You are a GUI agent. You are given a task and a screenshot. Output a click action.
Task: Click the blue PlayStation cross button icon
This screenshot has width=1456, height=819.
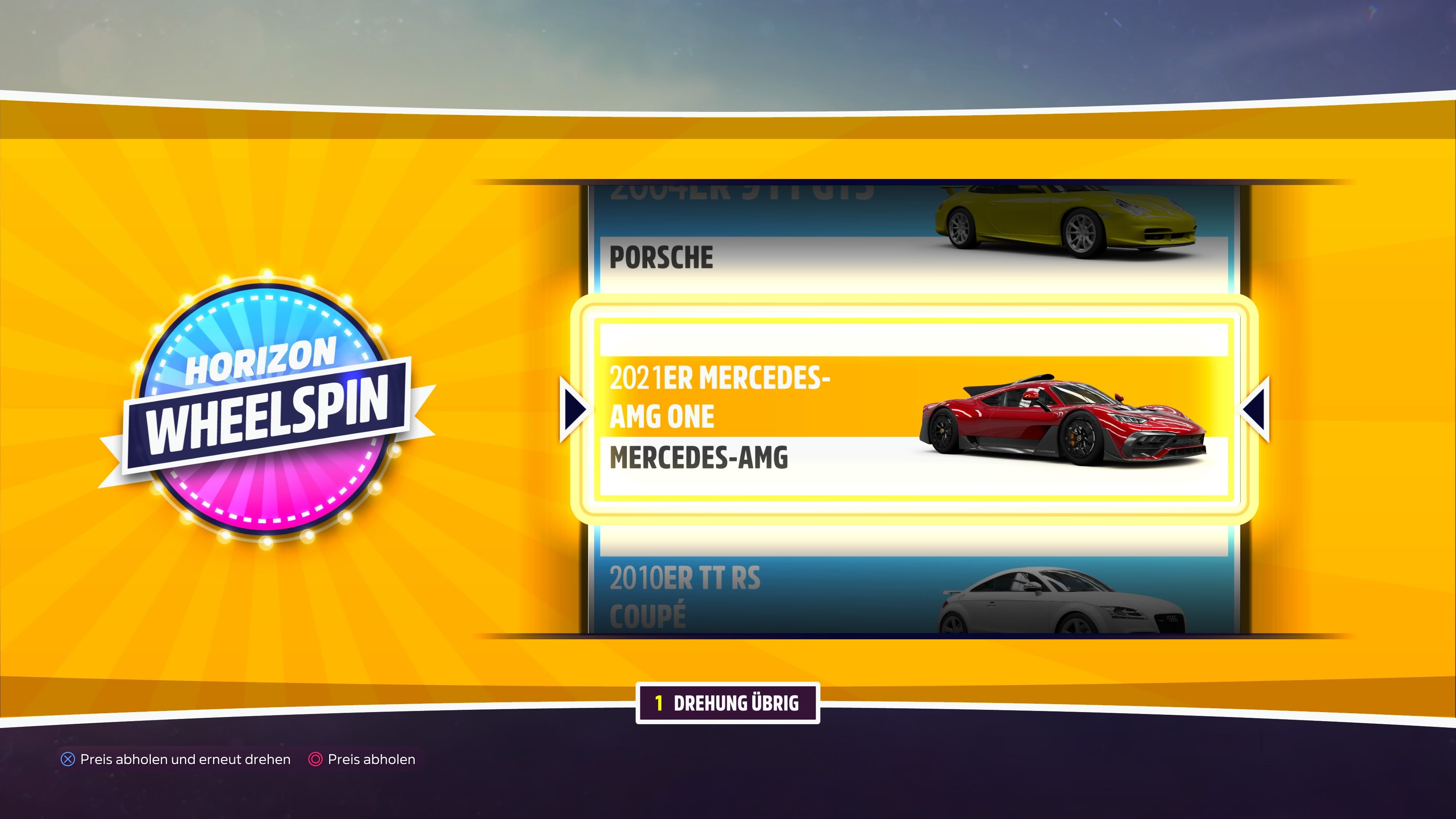(x=68, y=759)
